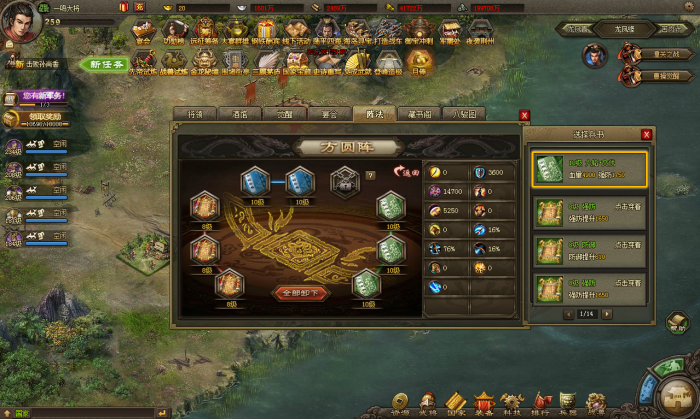Click the question mark help button
Viewport: 700px width, 419px height.
[x=370, y=175]
